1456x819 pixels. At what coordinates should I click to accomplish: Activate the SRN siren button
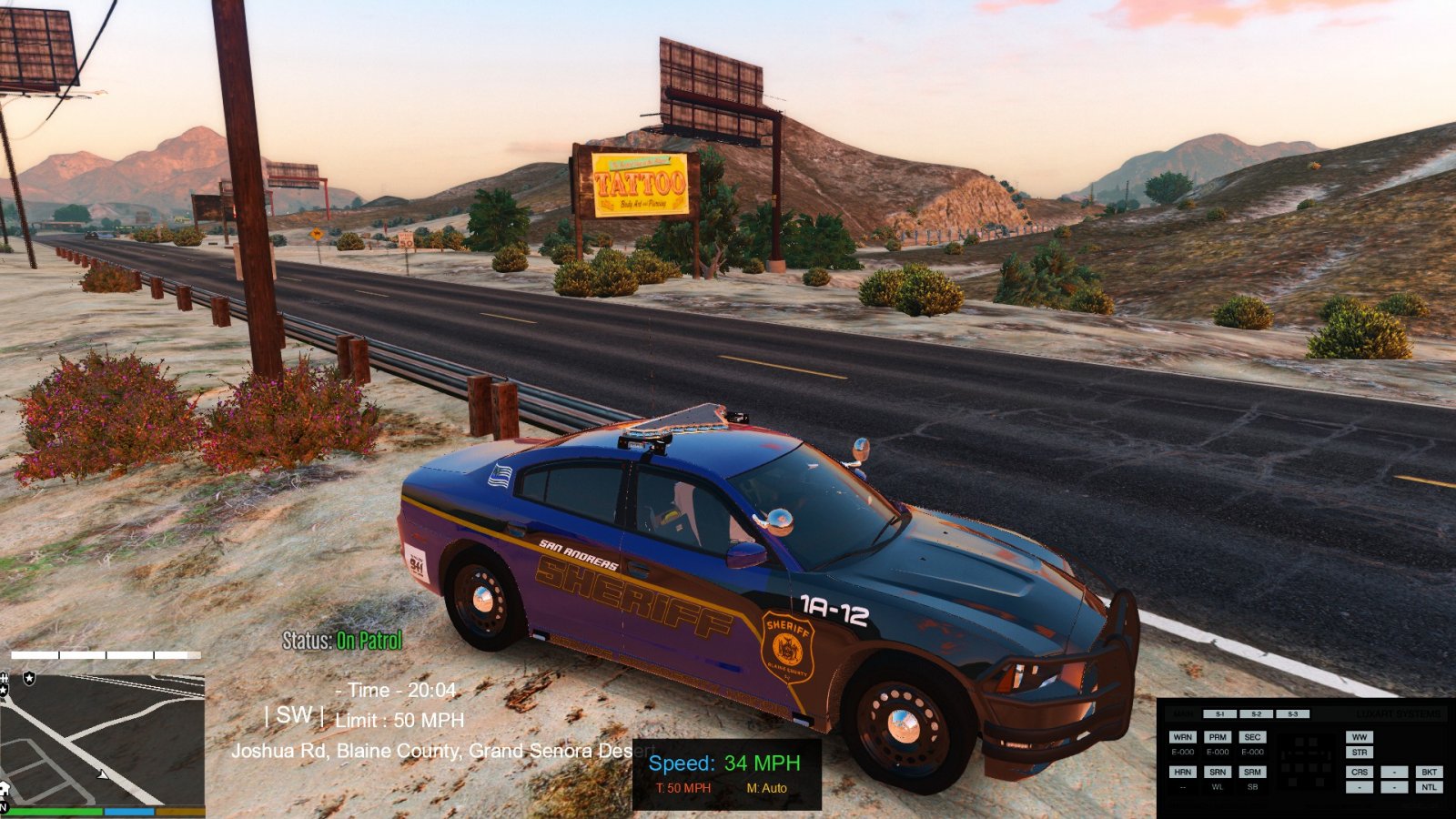pos(1218,772)
